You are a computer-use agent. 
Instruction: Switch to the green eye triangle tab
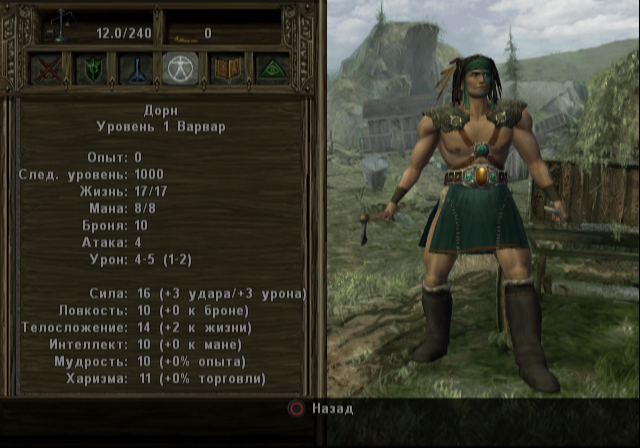tap(271, 69)
